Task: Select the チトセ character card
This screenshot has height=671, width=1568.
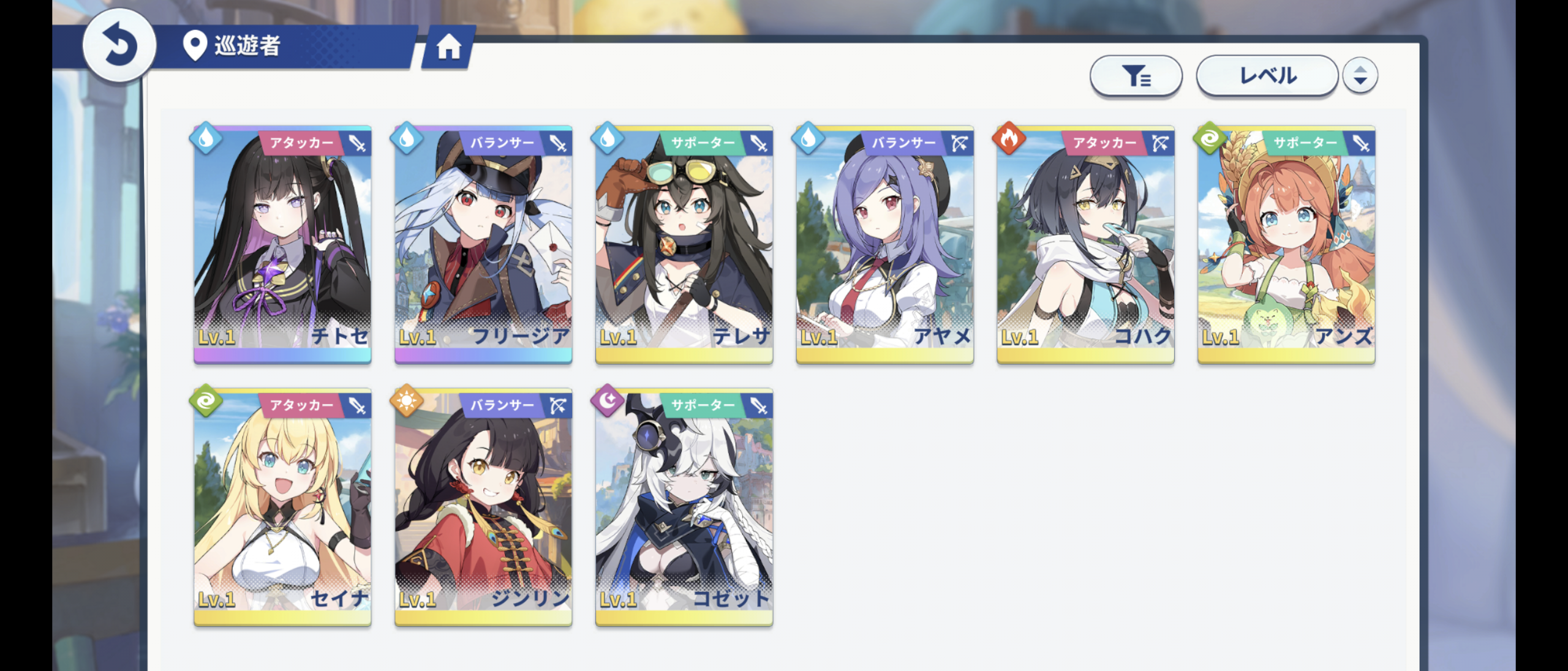Action: (282, 245)
